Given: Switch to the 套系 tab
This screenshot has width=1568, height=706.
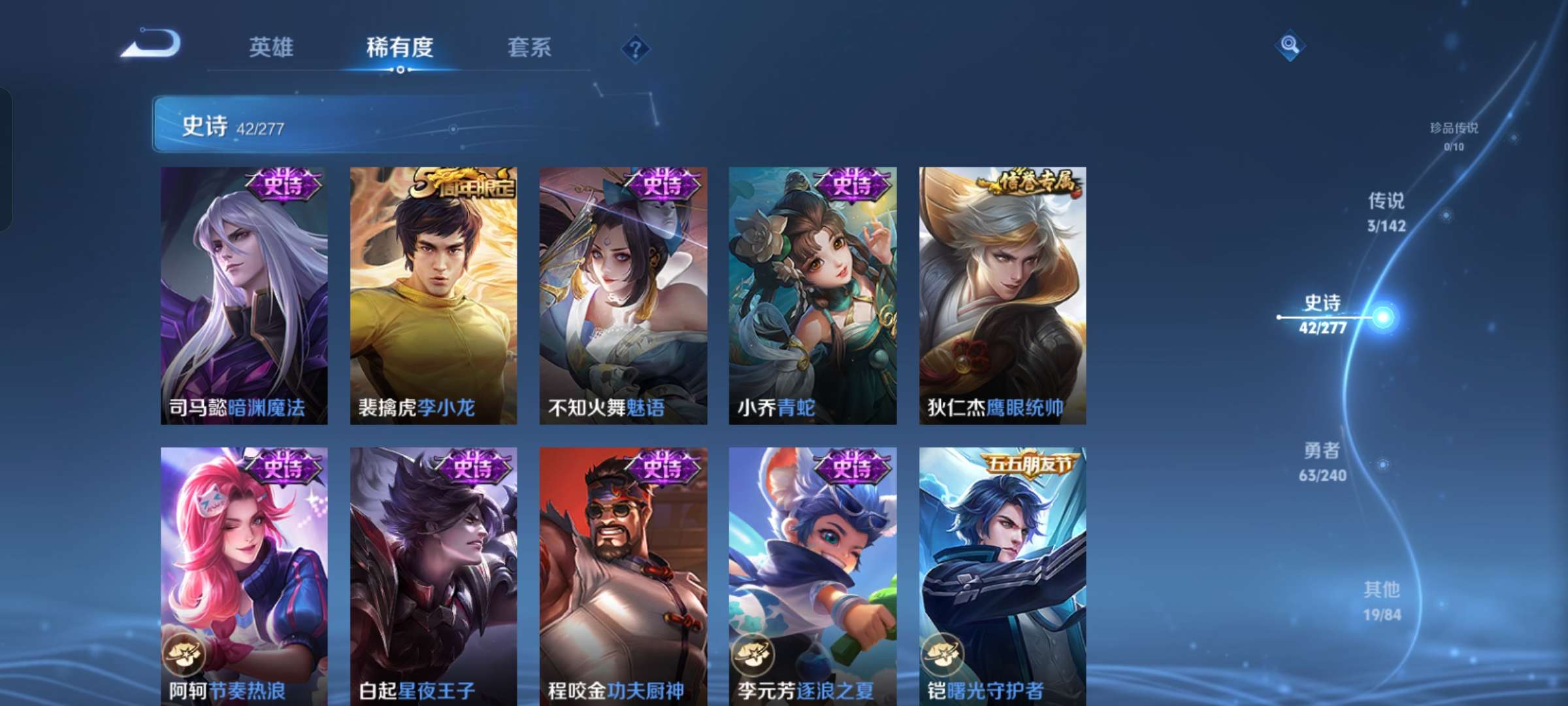Looking at the screenshot, I should coord(529,48).
